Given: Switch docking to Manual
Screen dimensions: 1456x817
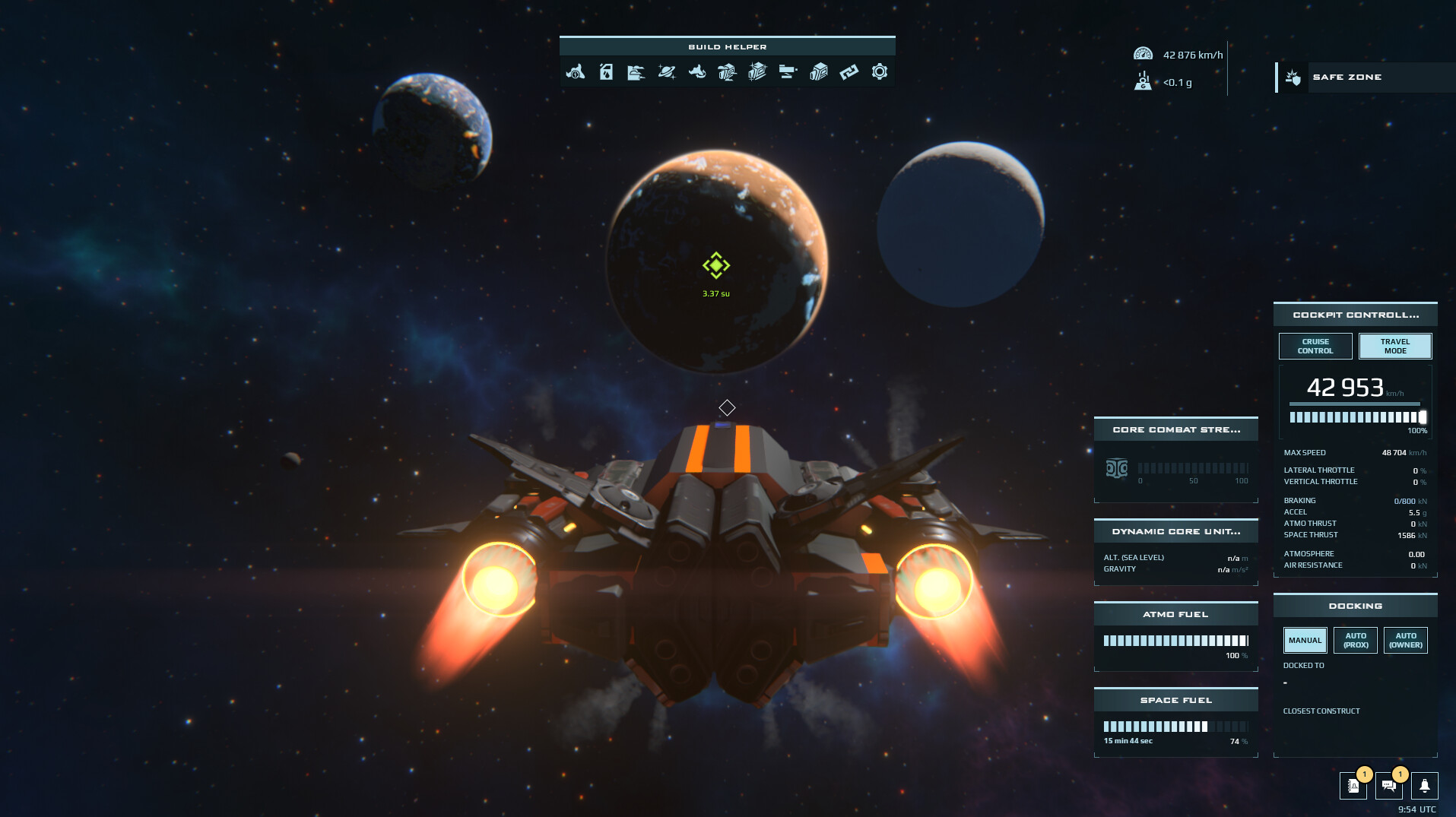Looking at the screenshot, I should pos(1304,640).
